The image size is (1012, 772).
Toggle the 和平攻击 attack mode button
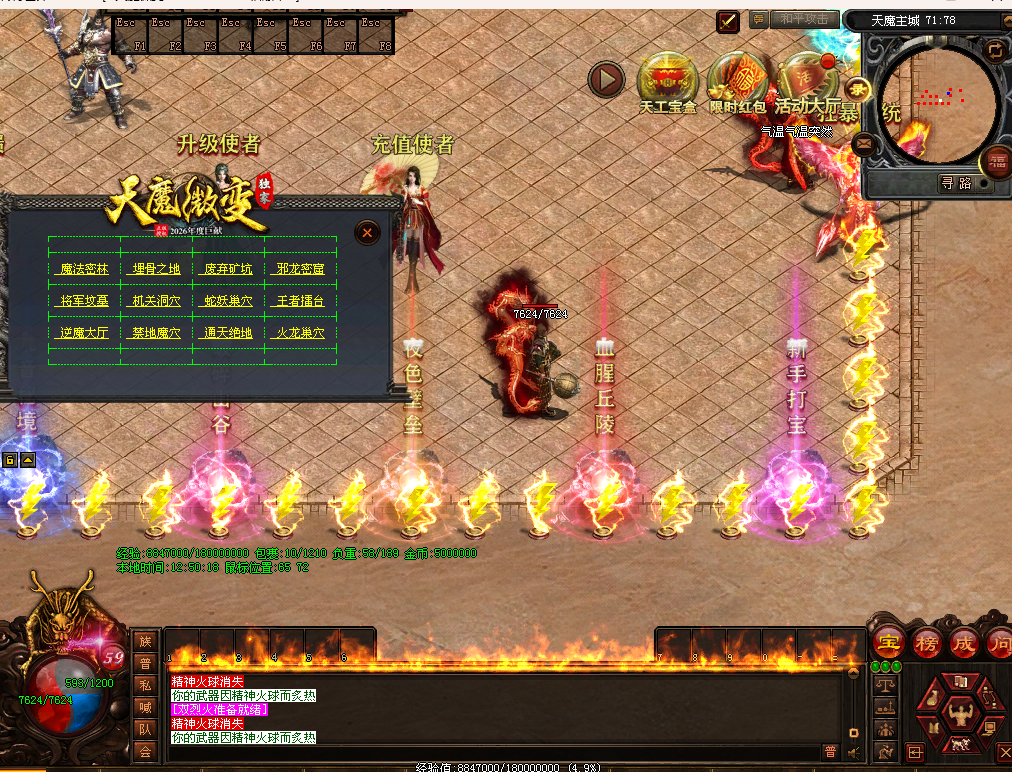pyautogui.click(x=804, y=19)
